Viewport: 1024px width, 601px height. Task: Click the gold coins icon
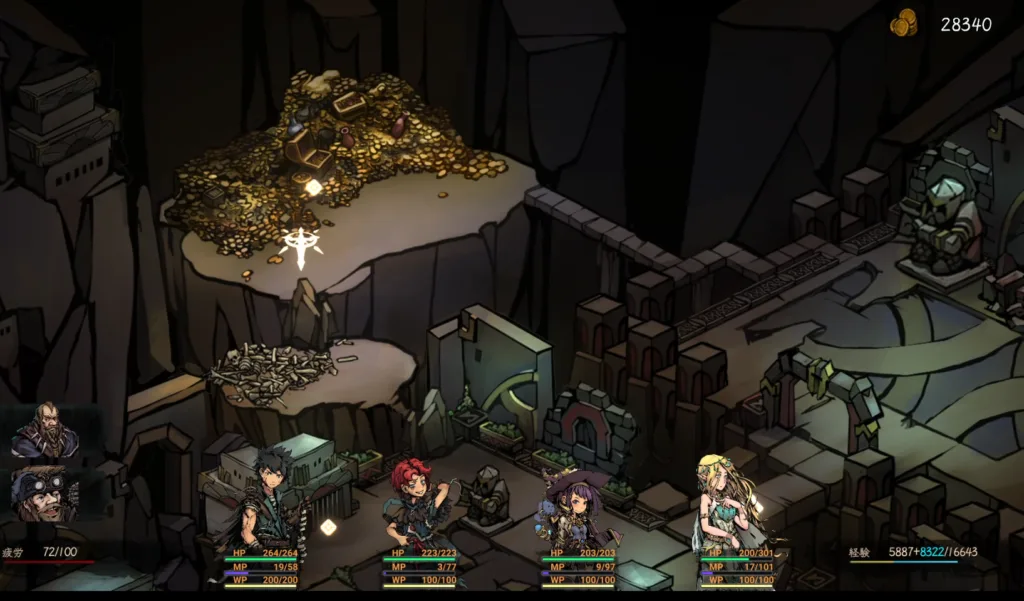[x=904, y=23]
